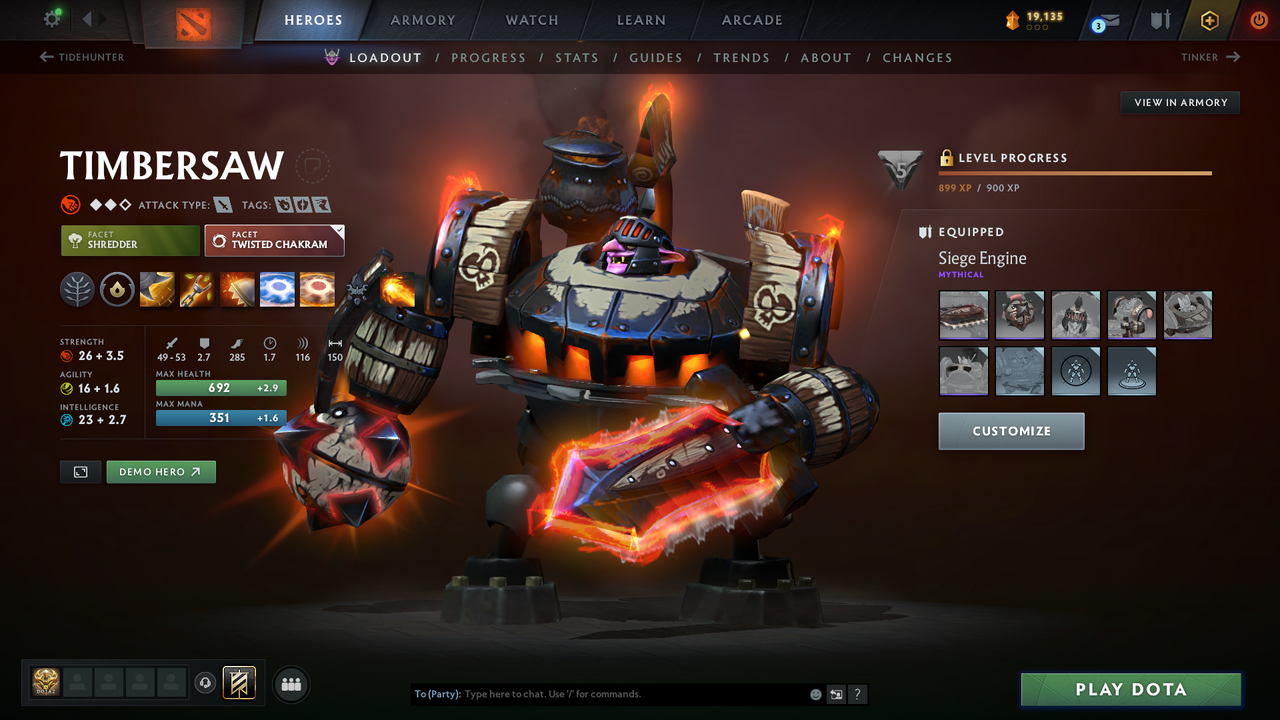The height and width of the screenshot is (720, 1280).
Task: Enable the Shredder facet
Action: pyautogui.click(x=130, y=240)
